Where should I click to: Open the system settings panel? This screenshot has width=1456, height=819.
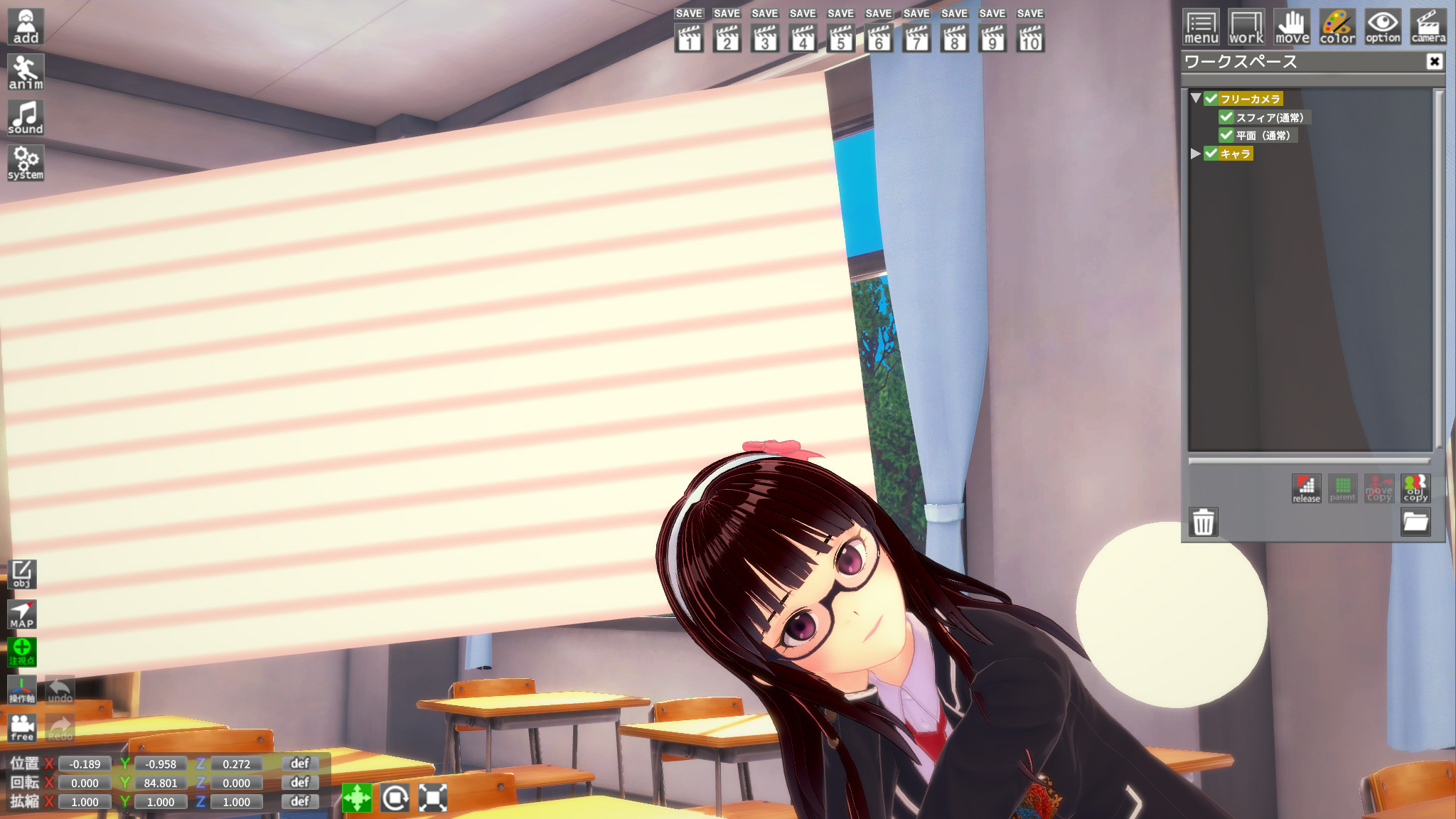click(26, 162)
